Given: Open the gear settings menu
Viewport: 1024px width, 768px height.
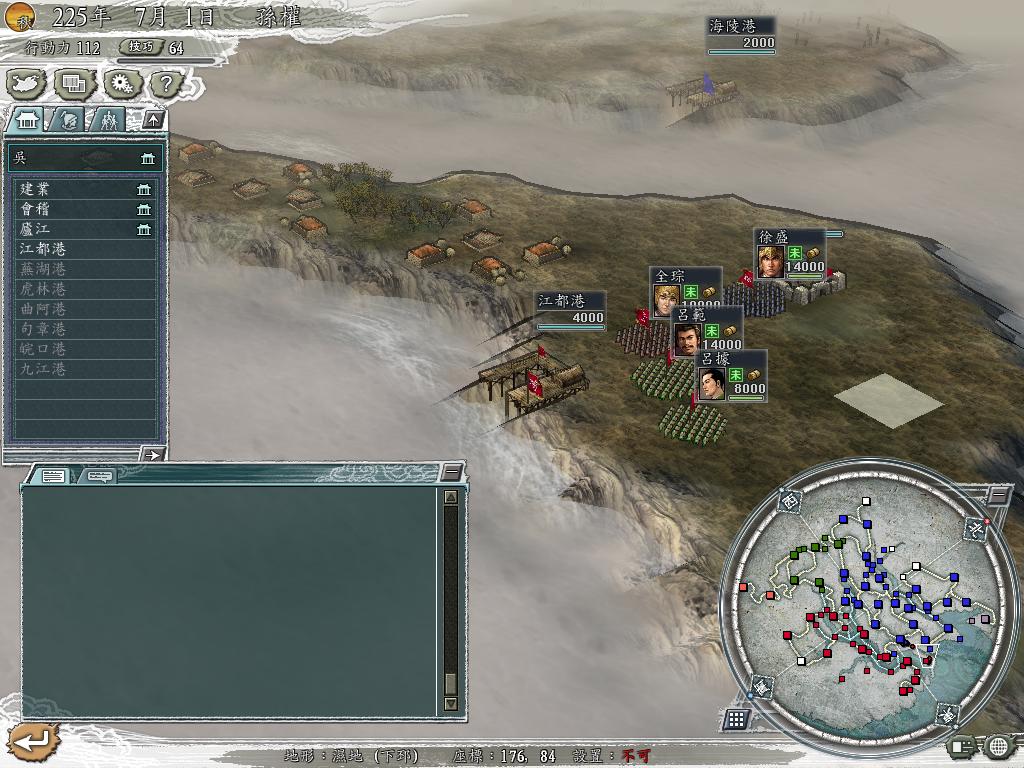Looking at the screenshot, I should (123, 83).
